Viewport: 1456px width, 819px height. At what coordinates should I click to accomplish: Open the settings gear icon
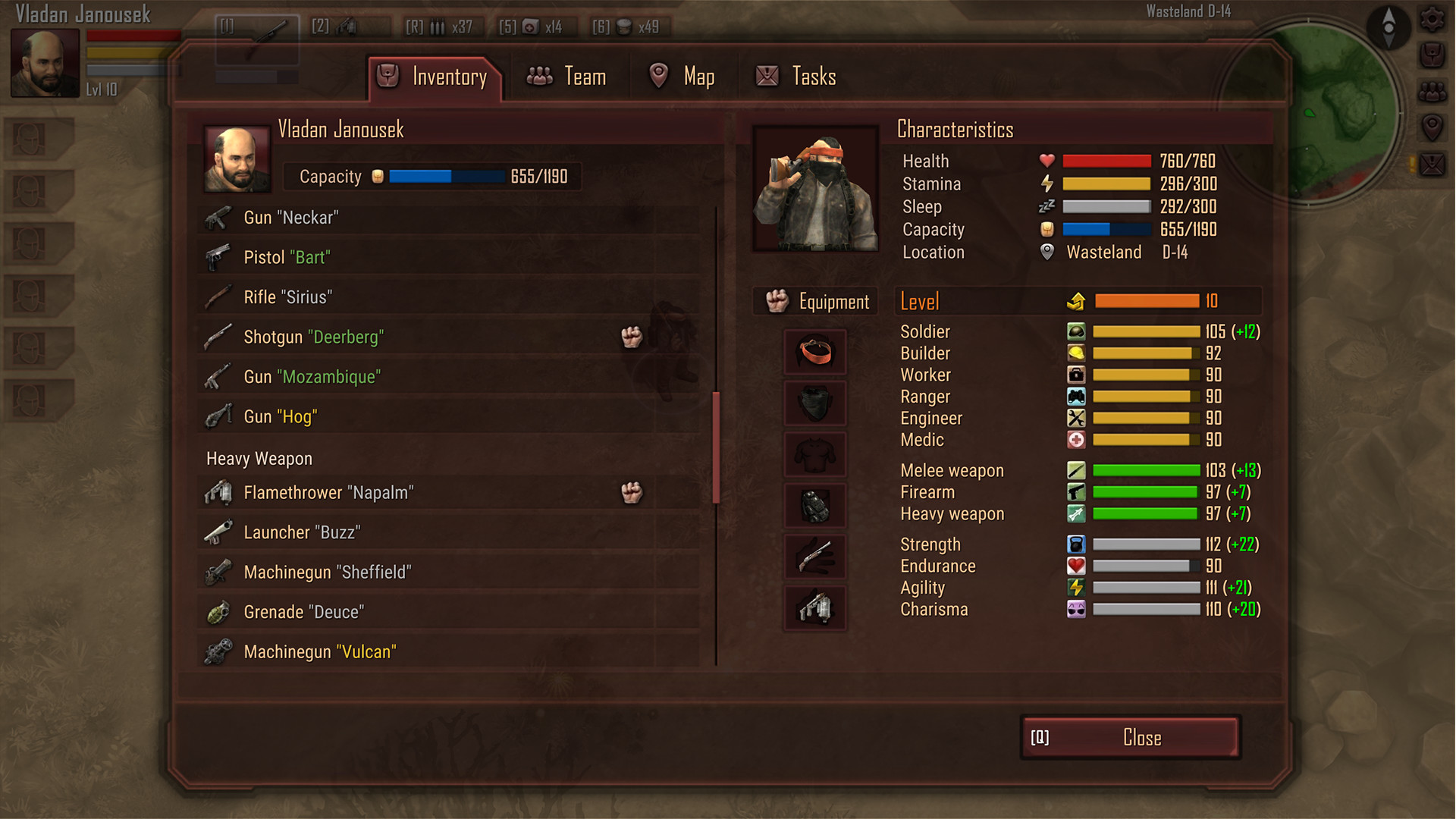pyautogui.click(x=1432, y=18)
